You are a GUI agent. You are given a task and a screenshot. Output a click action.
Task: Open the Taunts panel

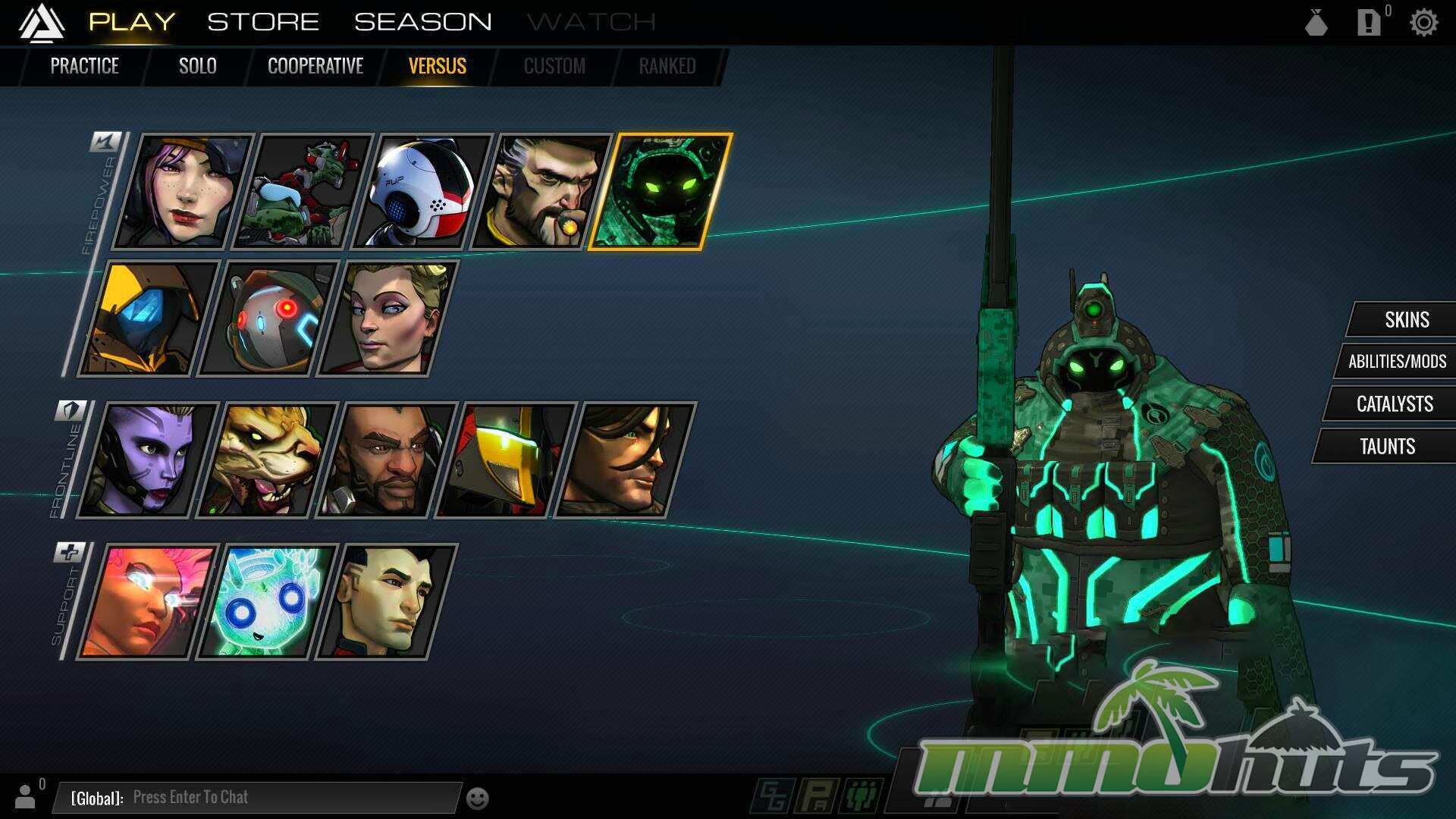(1387, 447)
